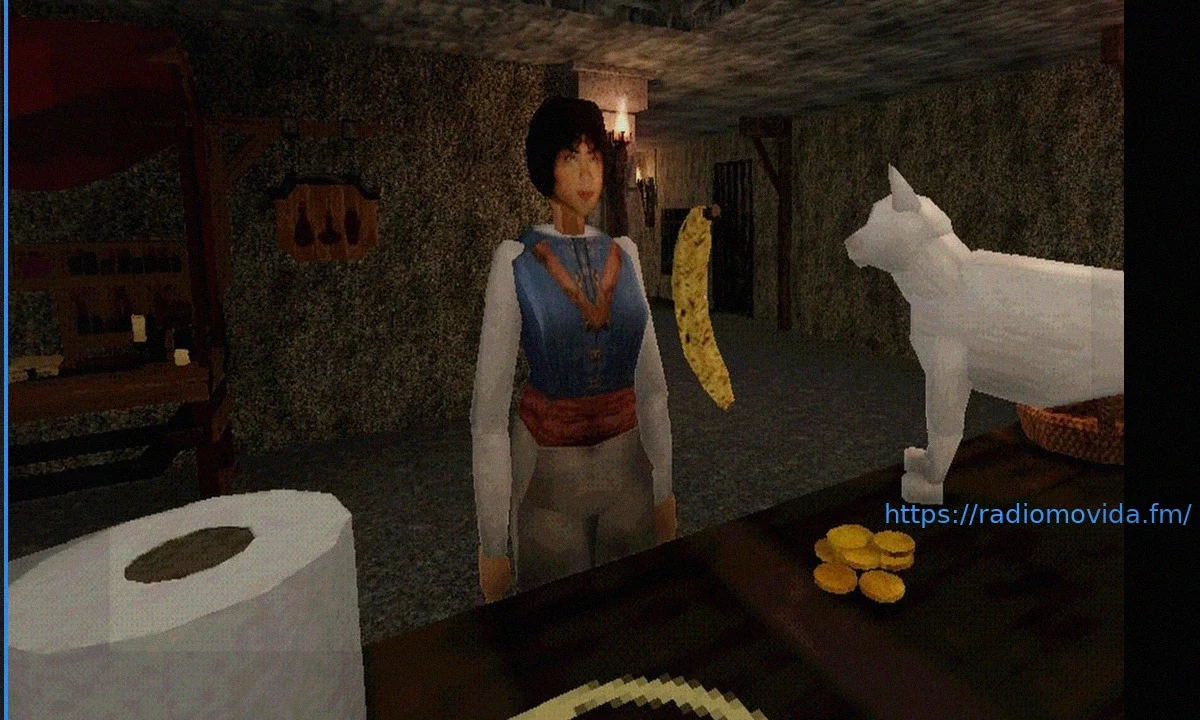Open the radiomovida.fm link overlay
This screenshot has height=720, width=1200.
click(x=1037, y=515)
